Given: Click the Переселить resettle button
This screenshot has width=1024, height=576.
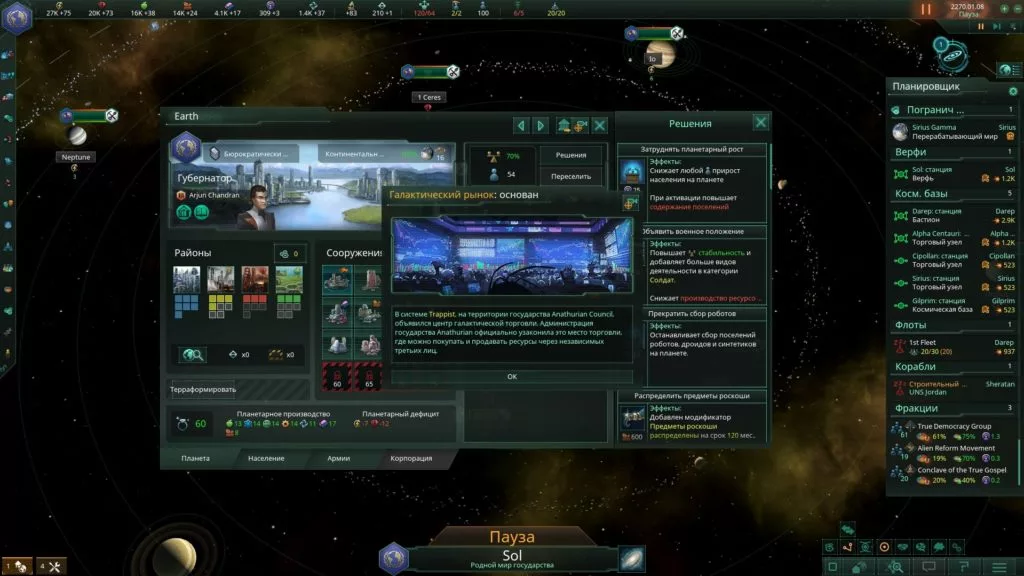Looking at the screenshot, I should click(x=571, y=176).
